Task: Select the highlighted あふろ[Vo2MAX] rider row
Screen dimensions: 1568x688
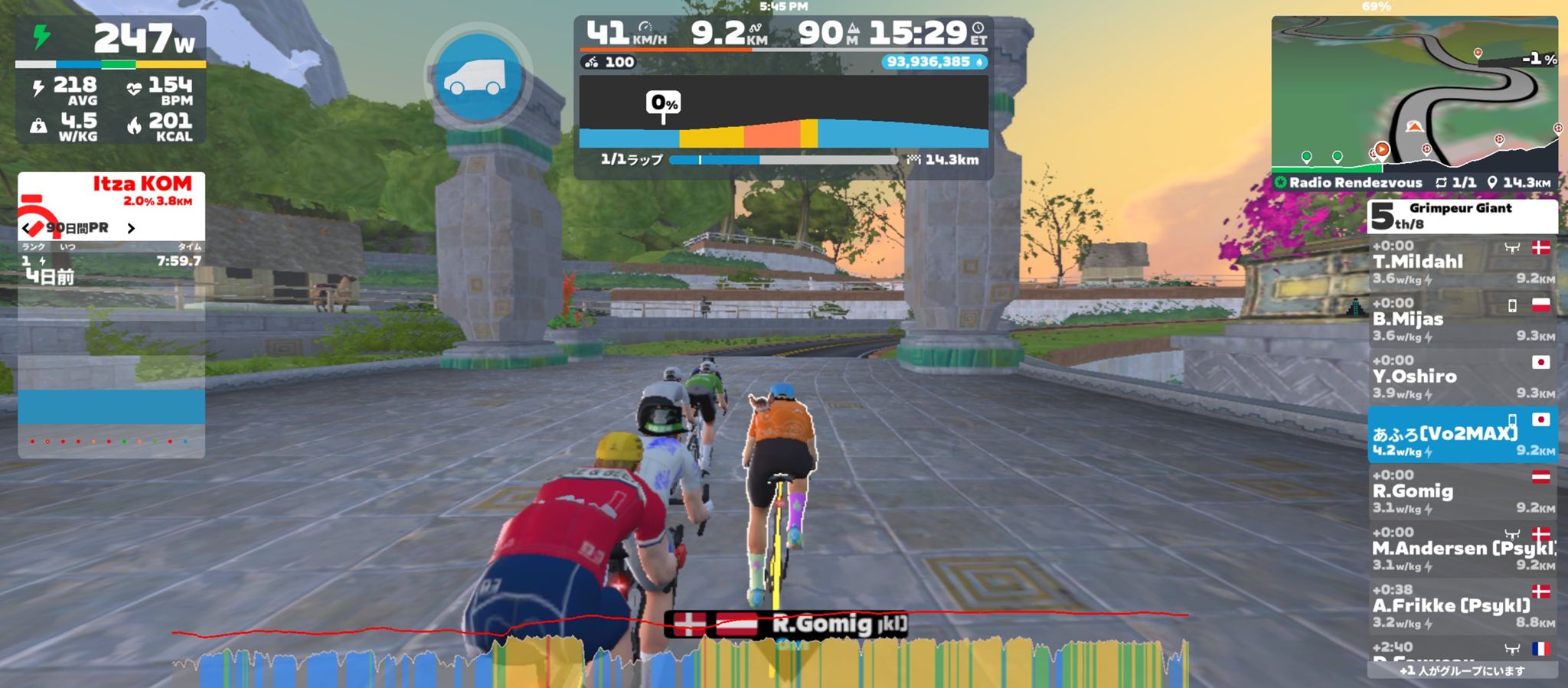Action: click(x=1462, y=435)
